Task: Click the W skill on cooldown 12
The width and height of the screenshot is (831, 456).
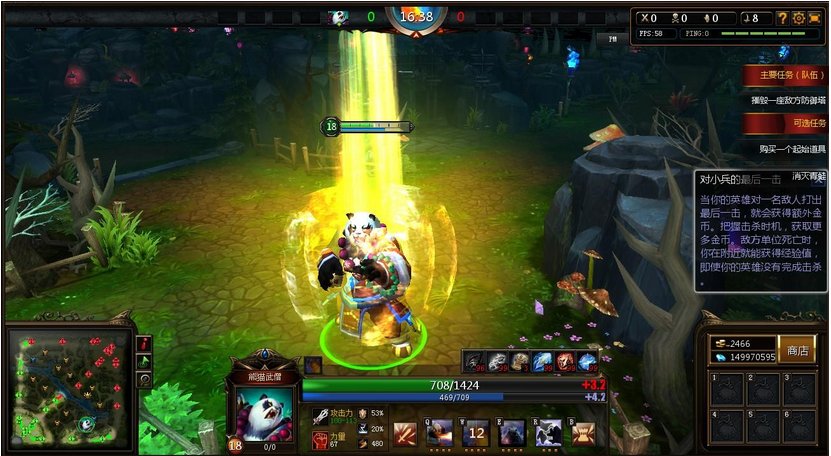Action: click(476, 433)
